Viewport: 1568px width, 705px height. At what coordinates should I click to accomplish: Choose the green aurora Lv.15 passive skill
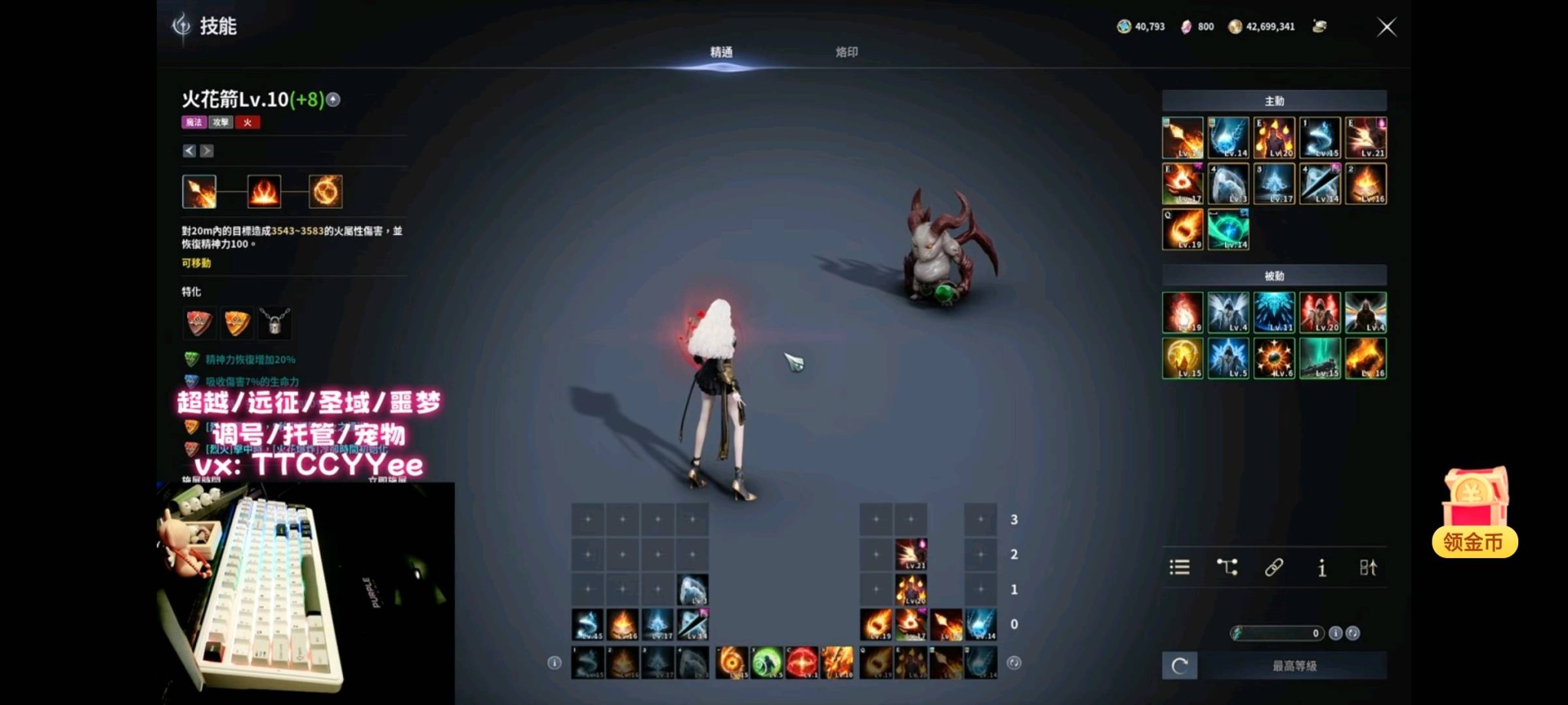pos(1320,358)
